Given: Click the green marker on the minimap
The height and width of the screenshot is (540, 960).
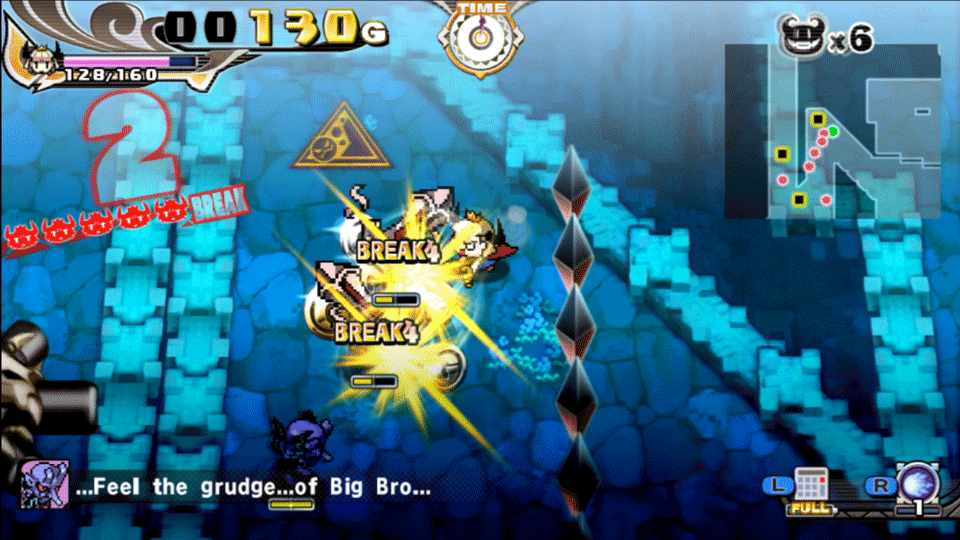Looking at the screenshot, I should click(833, 131).
